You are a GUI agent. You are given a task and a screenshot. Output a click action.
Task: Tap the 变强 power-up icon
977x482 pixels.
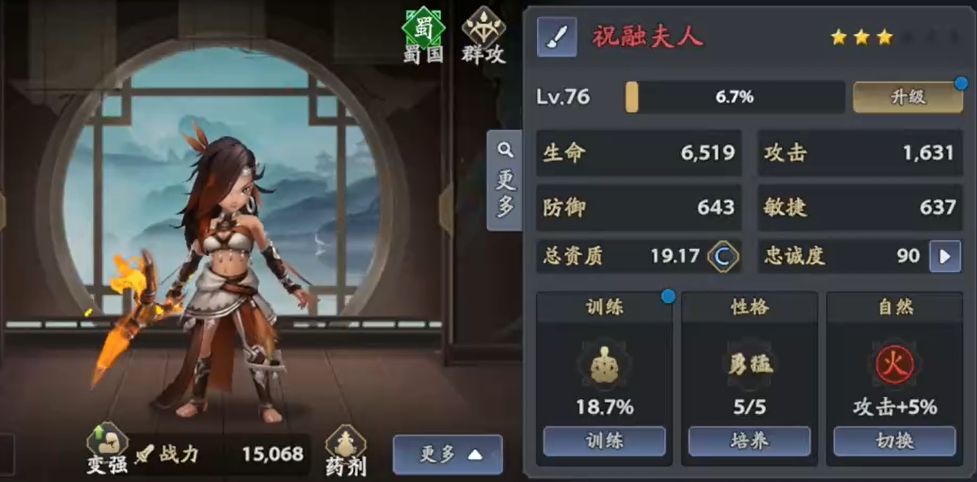tap(105, 450)
